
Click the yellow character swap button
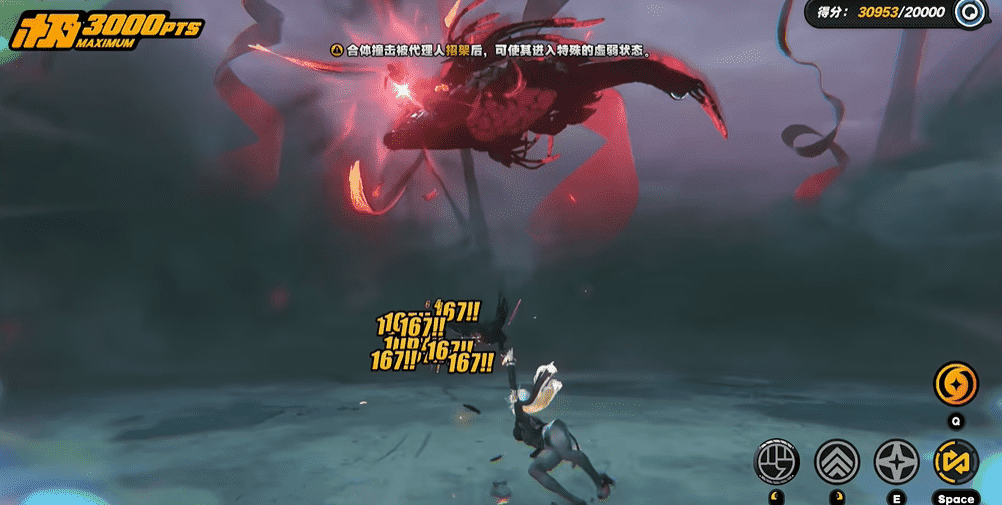tap(955, 461)
